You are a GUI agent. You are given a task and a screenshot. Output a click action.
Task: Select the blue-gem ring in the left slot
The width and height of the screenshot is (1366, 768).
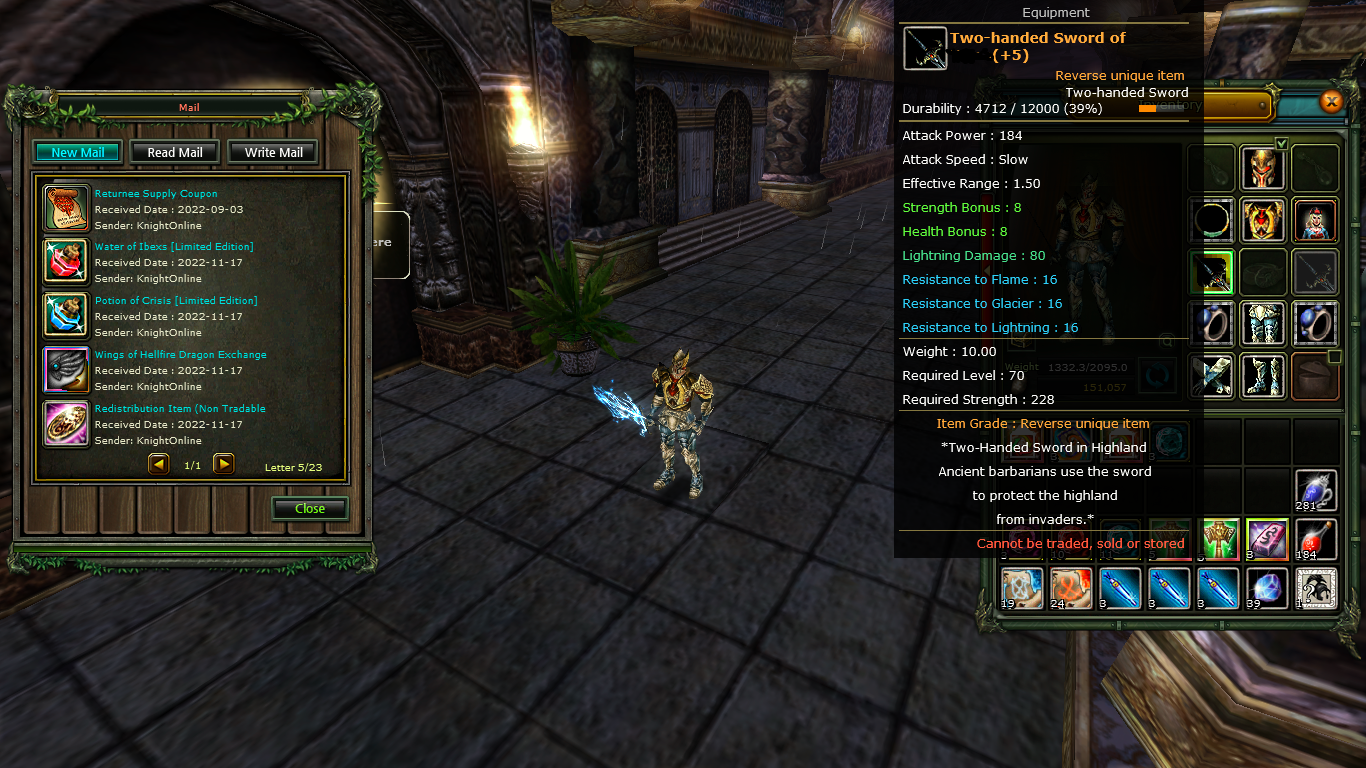coord(1211,323)
